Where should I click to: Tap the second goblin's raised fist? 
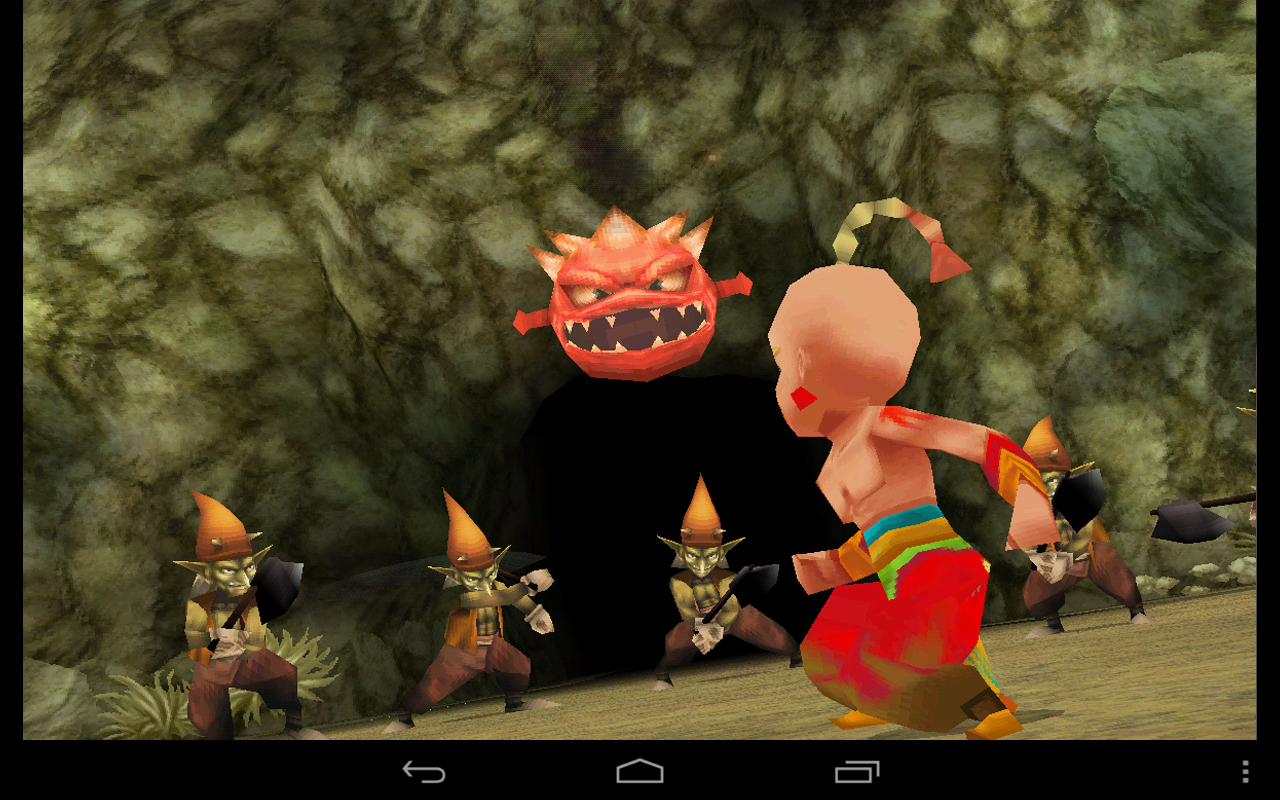540,580
